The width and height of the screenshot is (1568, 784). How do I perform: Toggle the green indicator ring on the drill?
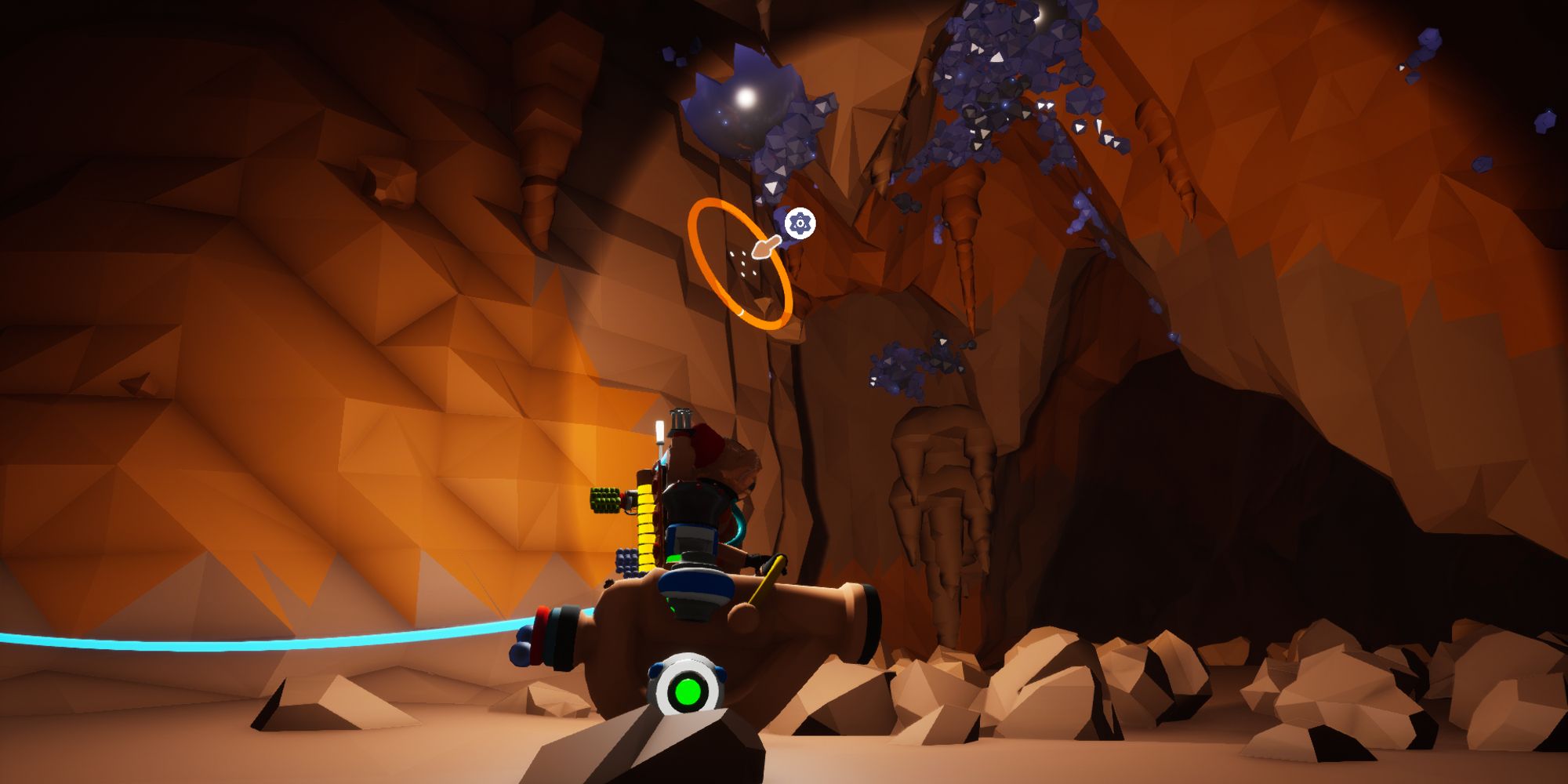click(687, 691)
